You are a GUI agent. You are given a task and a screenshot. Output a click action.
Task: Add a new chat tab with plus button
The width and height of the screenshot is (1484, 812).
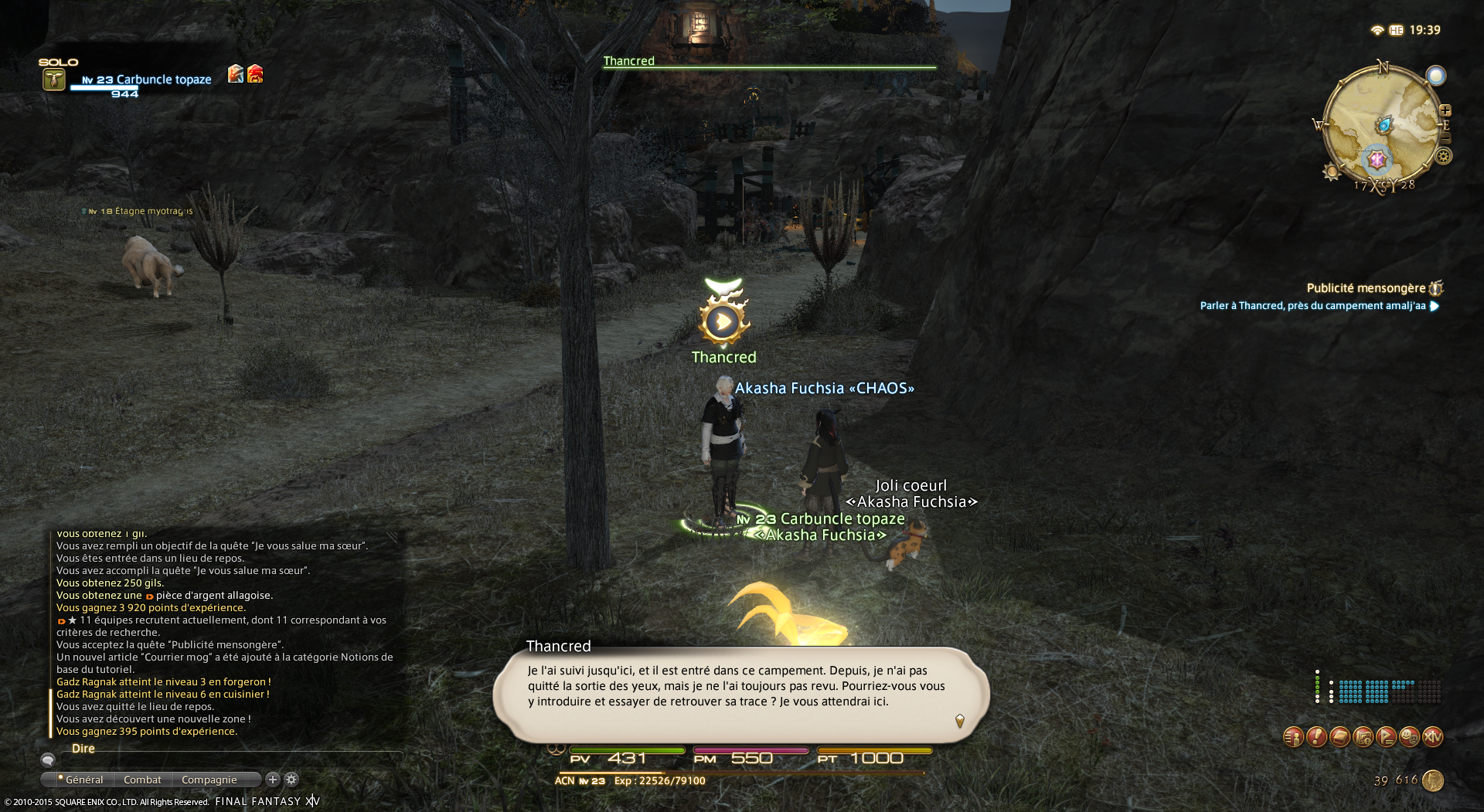(272, 780)
